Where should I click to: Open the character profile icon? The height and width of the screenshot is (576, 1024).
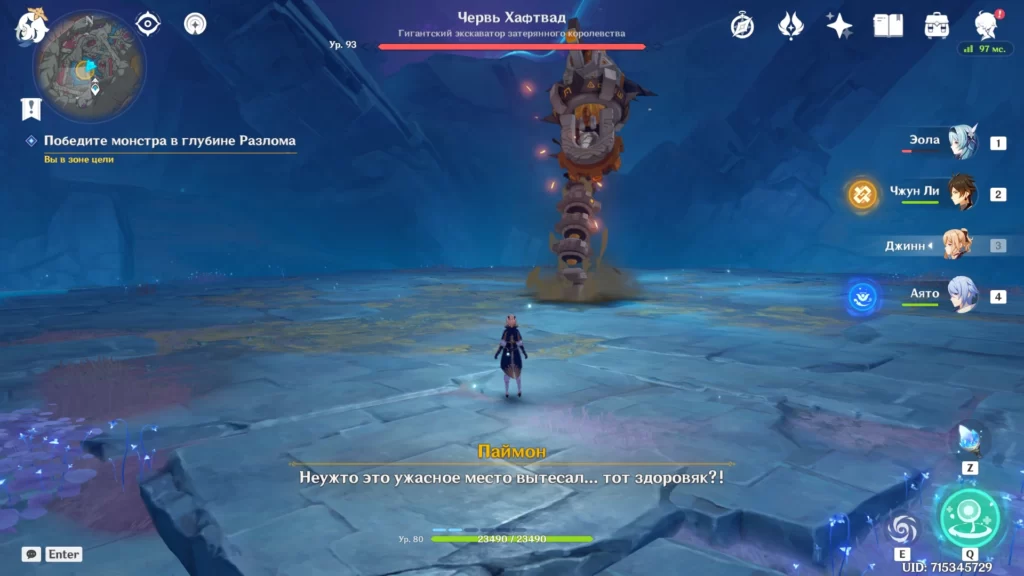pyautogui.click(x=986, y=25)
